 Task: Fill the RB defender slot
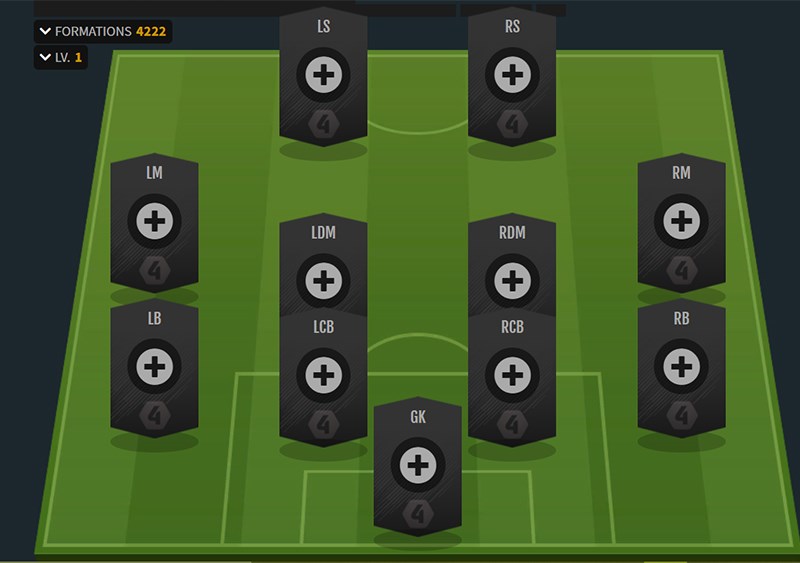pos(681,367)
